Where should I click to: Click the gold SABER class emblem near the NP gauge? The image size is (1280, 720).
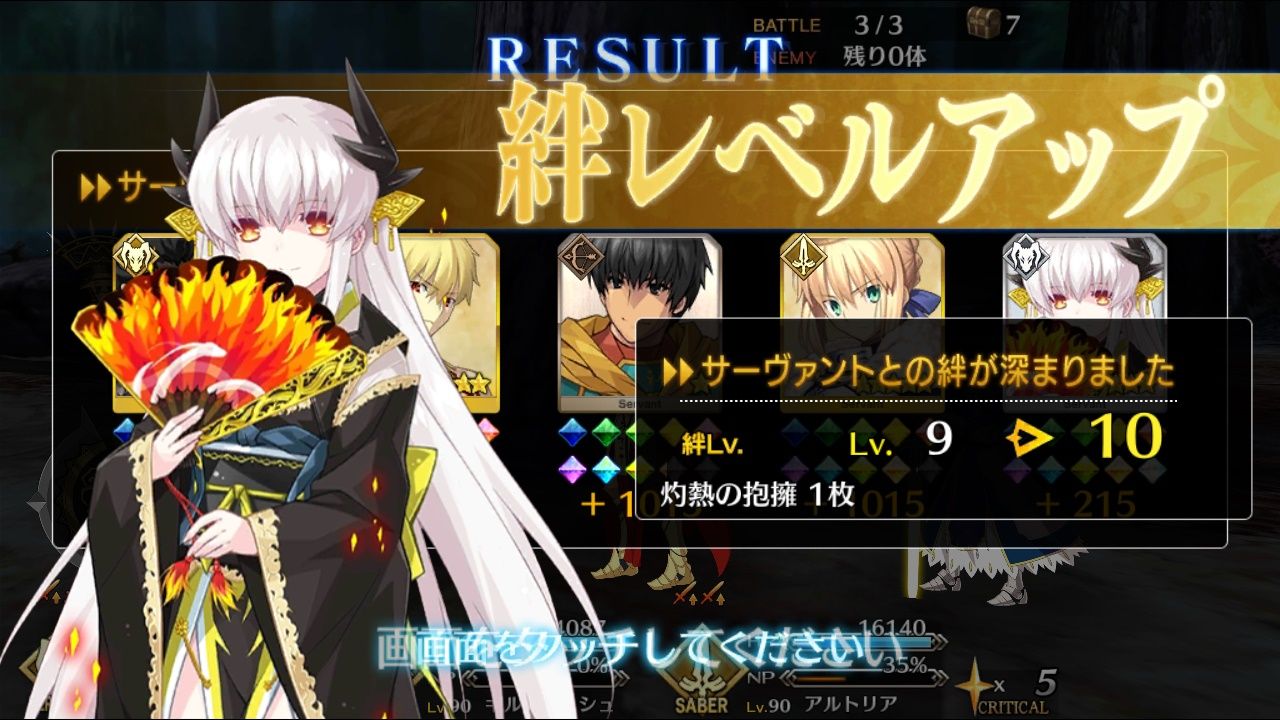[x=703, y=680]
